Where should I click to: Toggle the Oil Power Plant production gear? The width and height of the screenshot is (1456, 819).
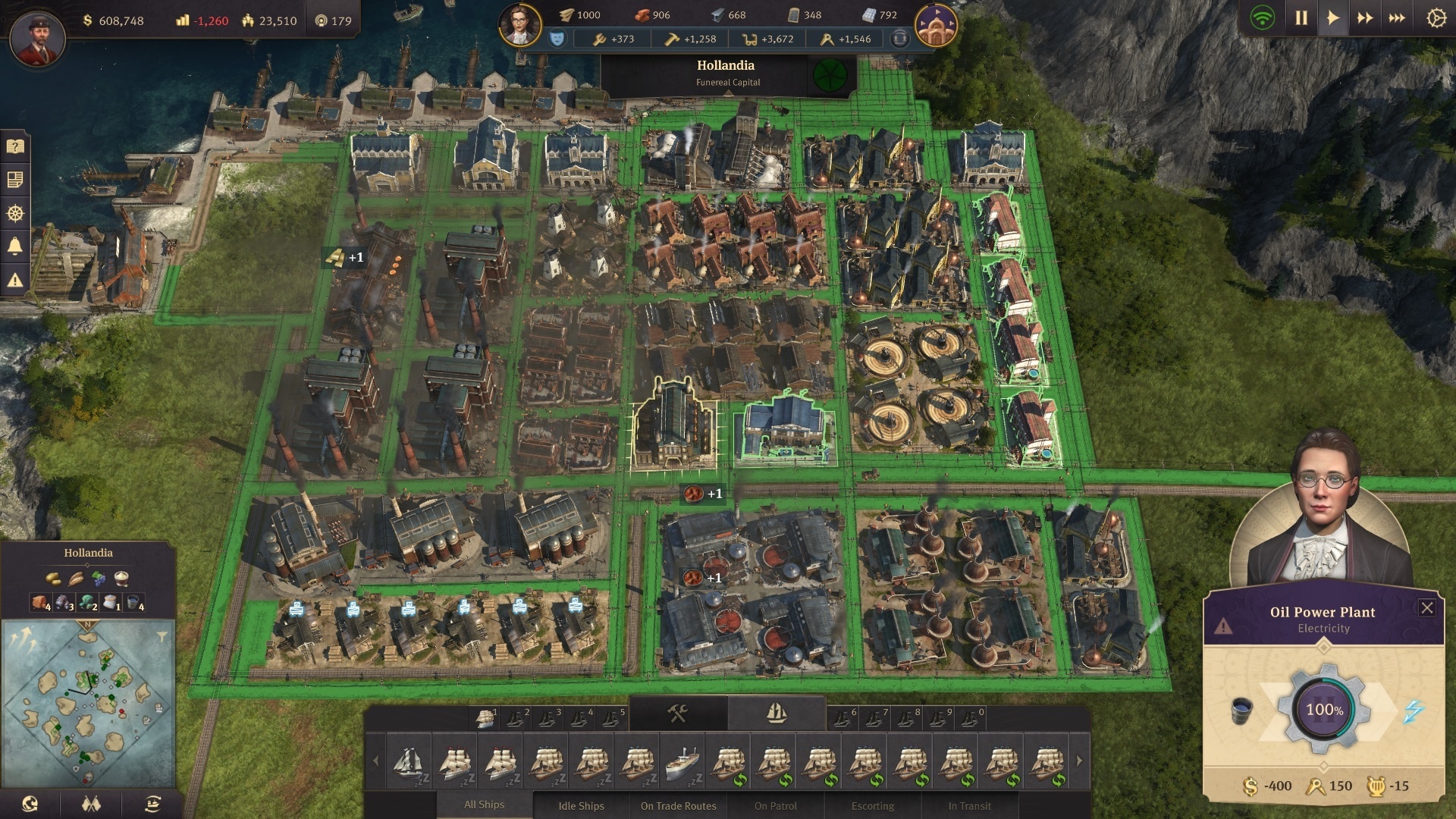[x=1323, y=710]
